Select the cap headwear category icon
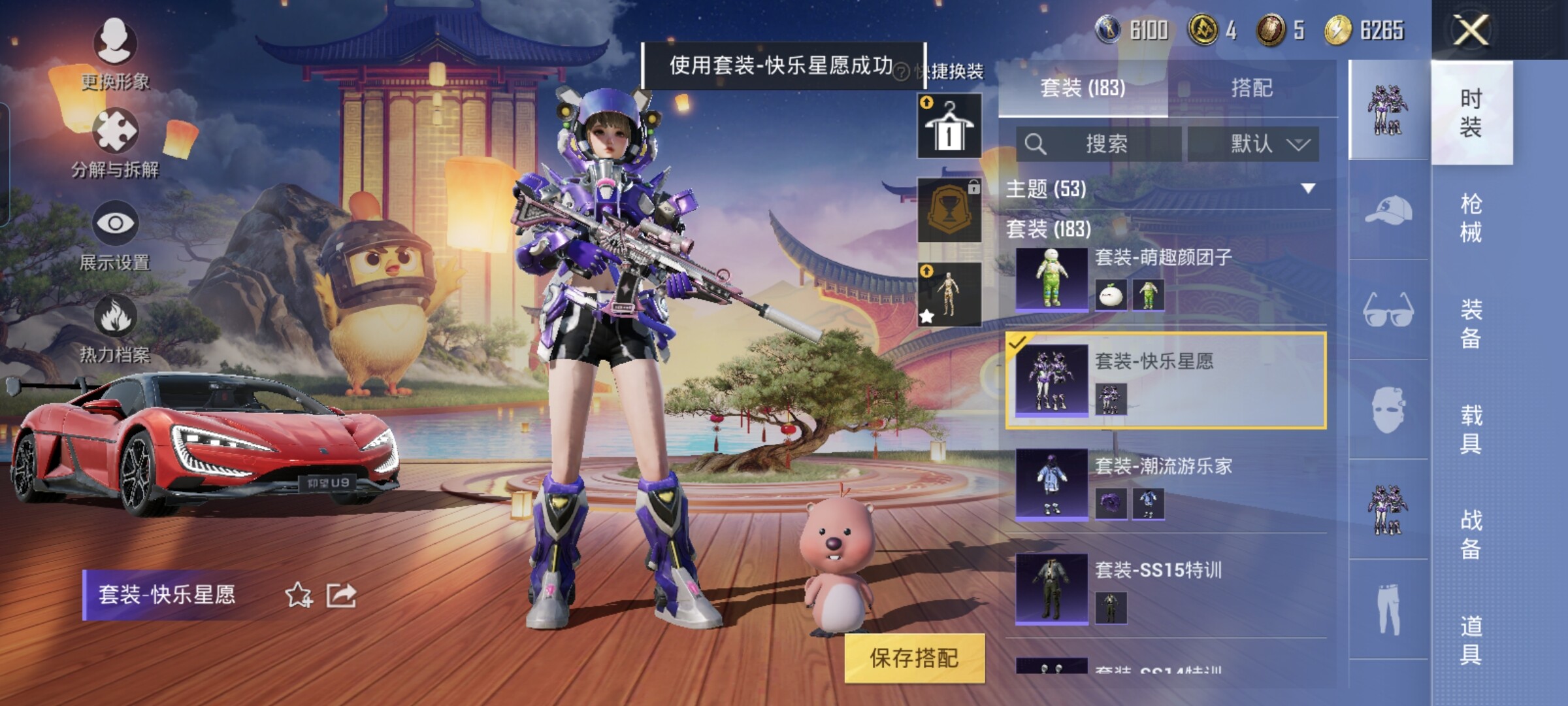 [x=1388, y=210]
